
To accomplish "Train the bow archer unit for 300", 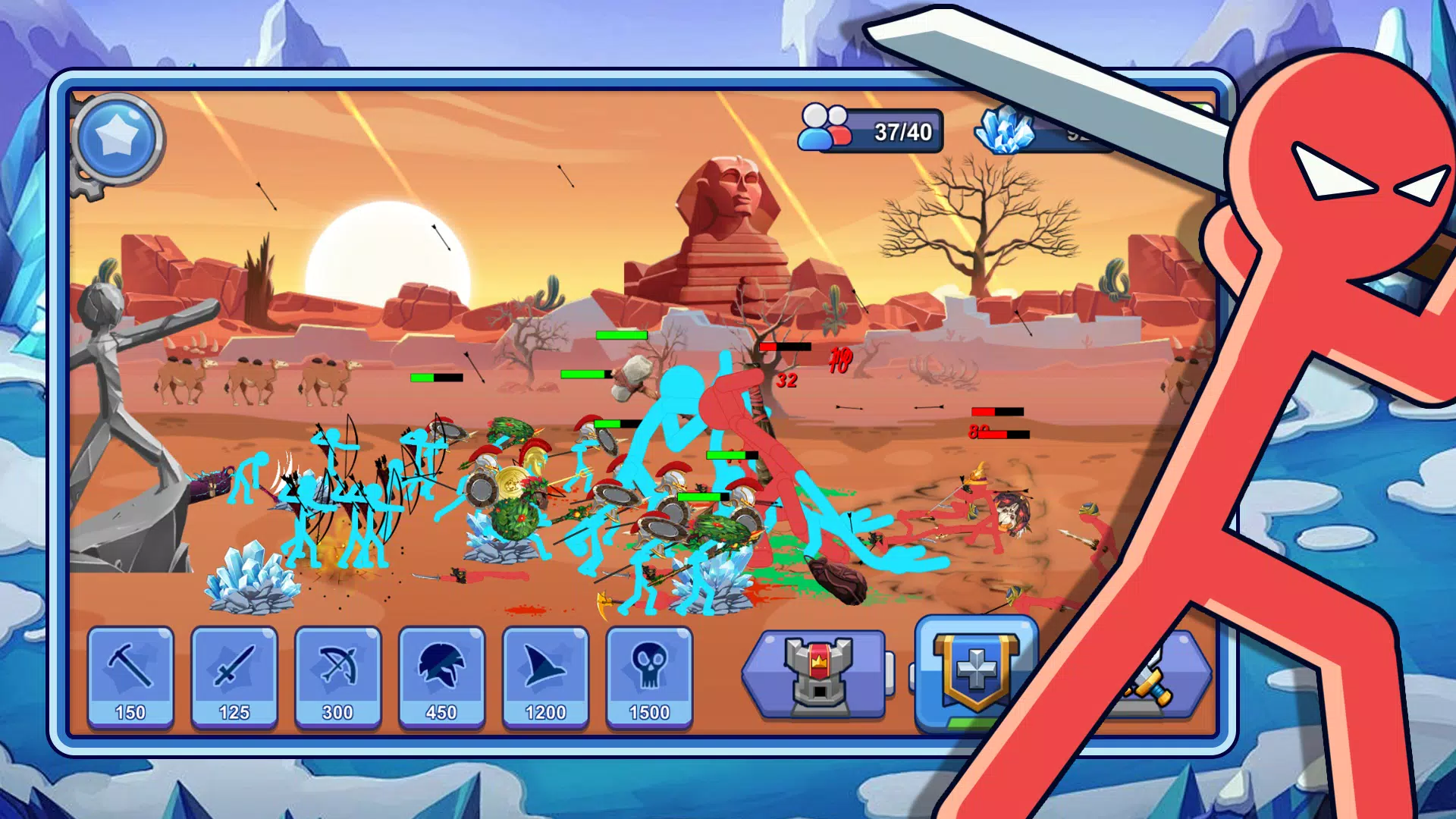I will click(338, 677).
